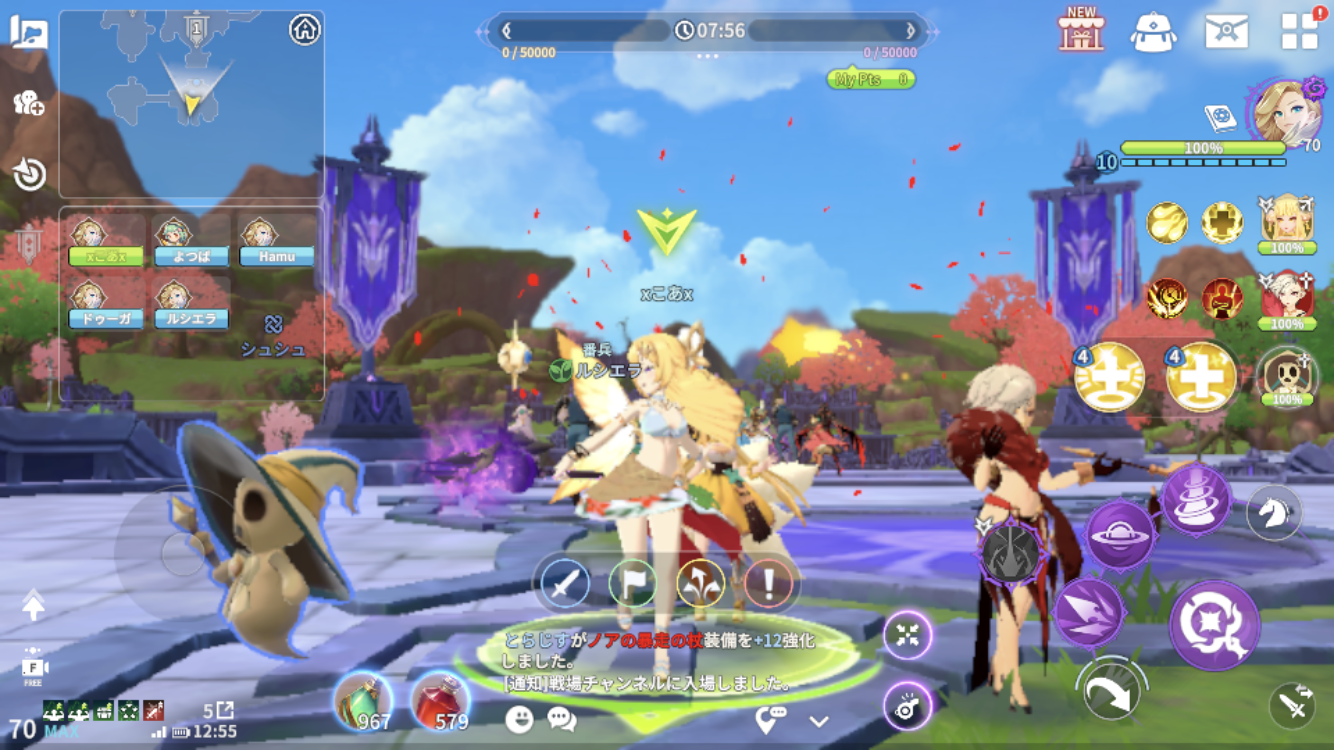Open the emoji emote button
Screen dimensions: 1334x750
coord(519,719)
